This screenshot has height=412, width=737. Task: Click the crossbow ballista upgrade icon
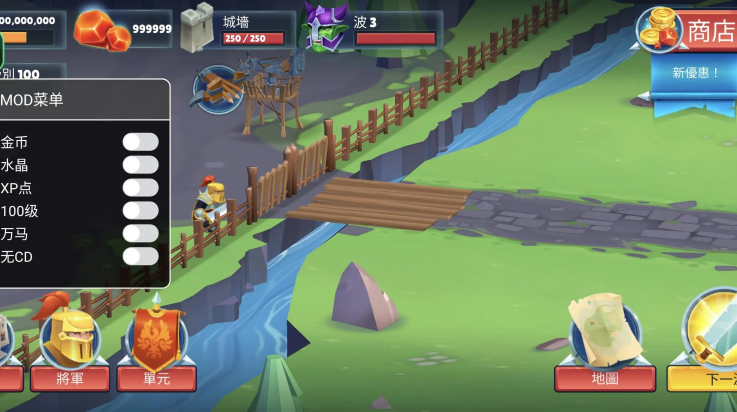(x=218, y=88)
